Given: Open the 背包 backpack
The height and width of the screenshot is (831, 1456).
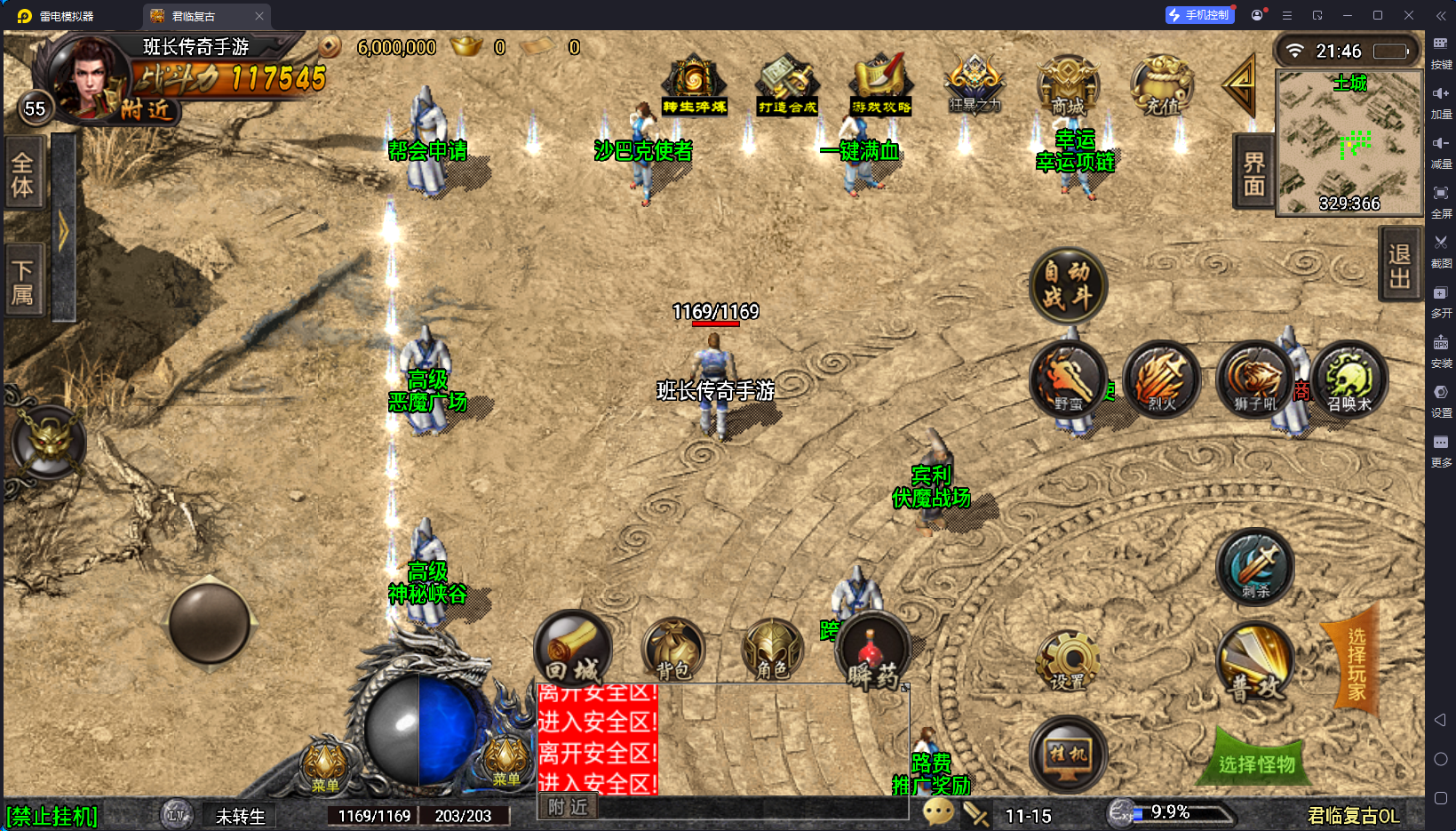Looking at the screenshot, I should (x=673, y=651).
